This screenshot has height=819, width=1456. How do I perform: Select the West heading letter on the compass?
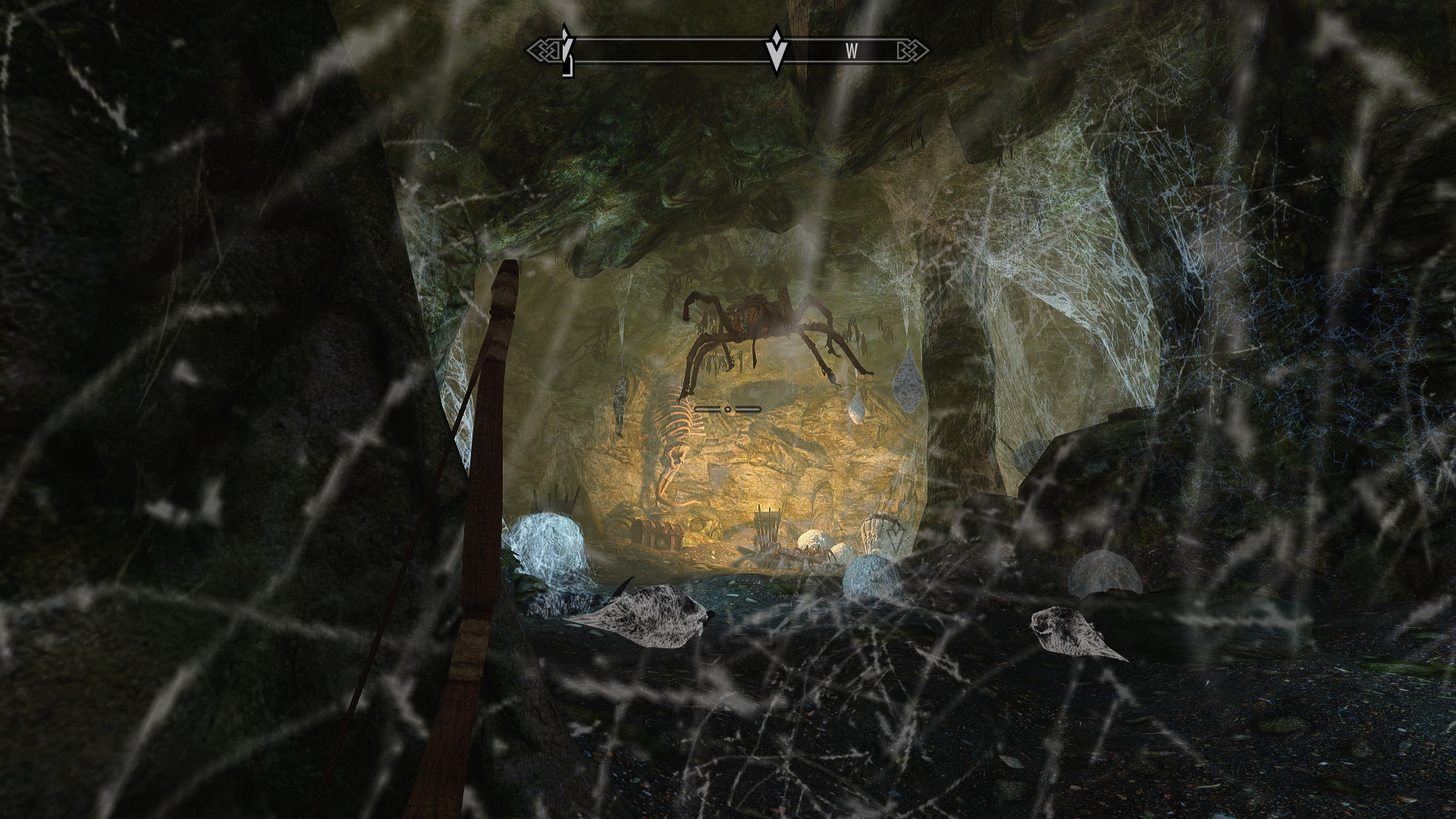pos(852,51)
